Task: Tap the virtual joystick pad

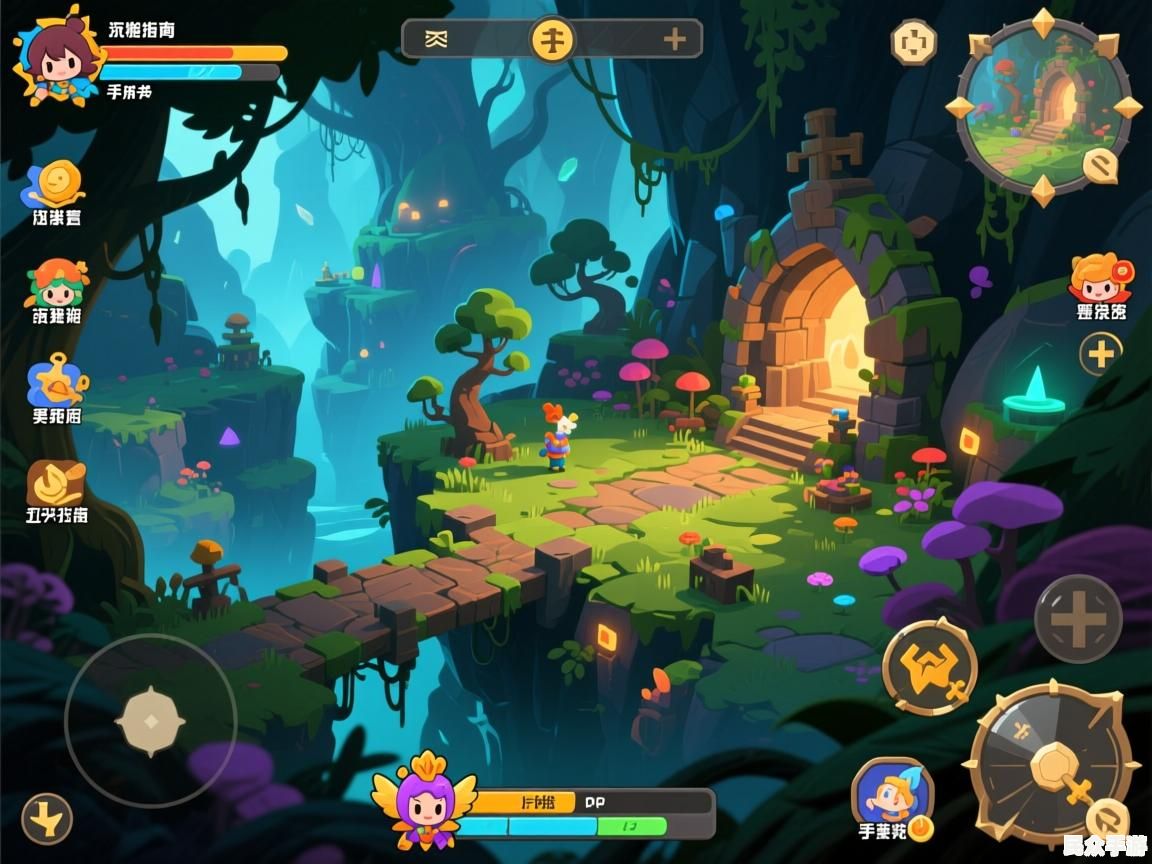Action: pyautogui.click(x=150, y=720)
